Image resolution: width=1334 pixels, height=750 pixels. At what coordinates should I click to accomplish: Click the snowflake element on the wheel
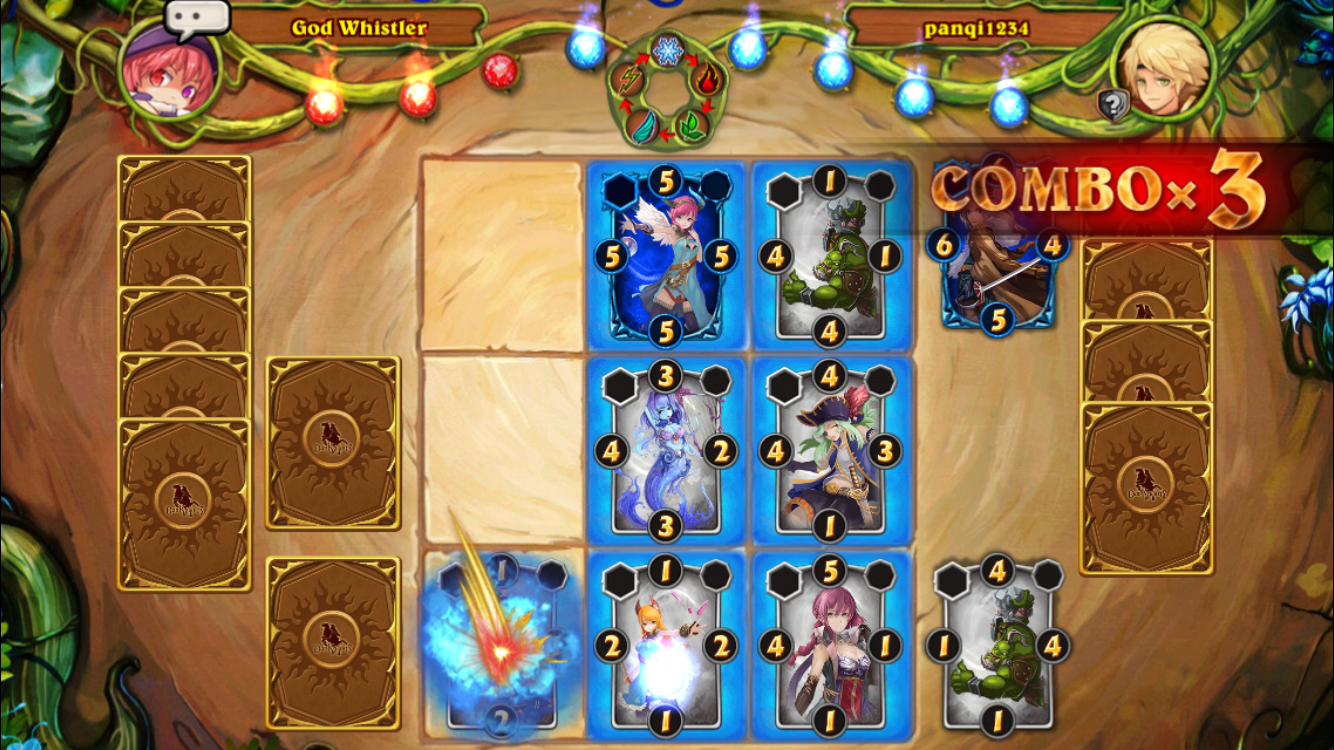tap(667, 50)
